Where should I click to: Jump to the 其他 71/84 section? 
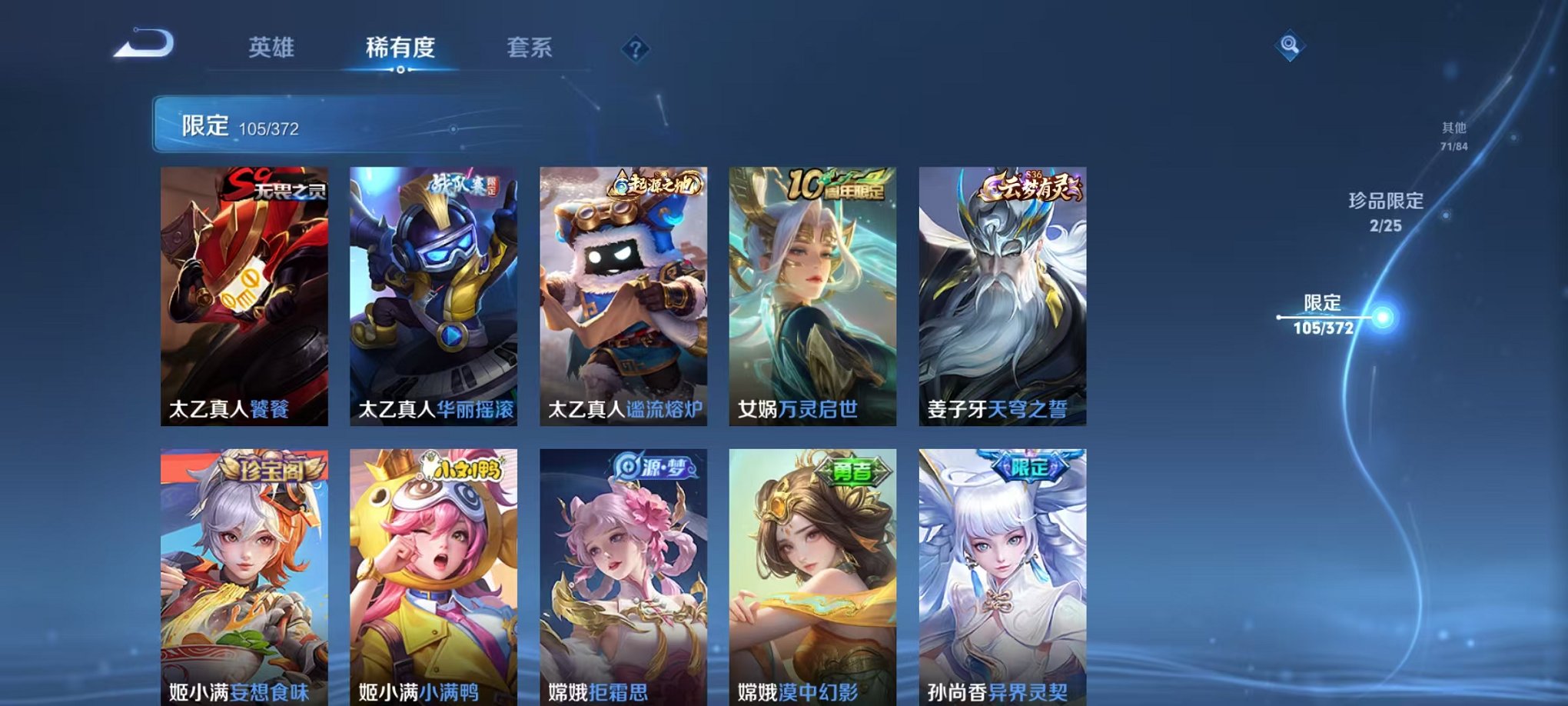1453,137
